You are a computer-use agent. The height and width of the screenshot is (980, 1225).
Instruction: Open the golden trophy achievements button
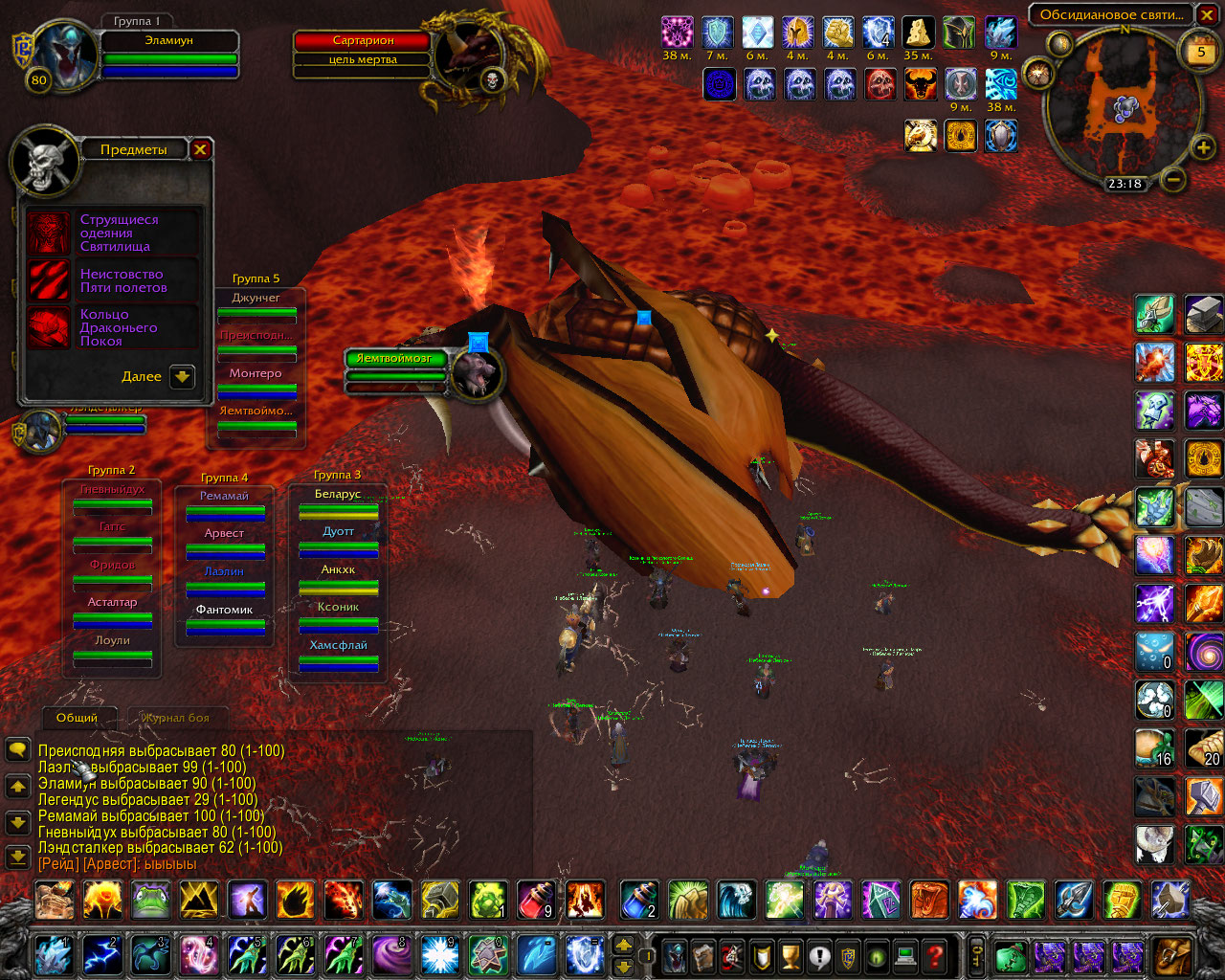[790, 954]
